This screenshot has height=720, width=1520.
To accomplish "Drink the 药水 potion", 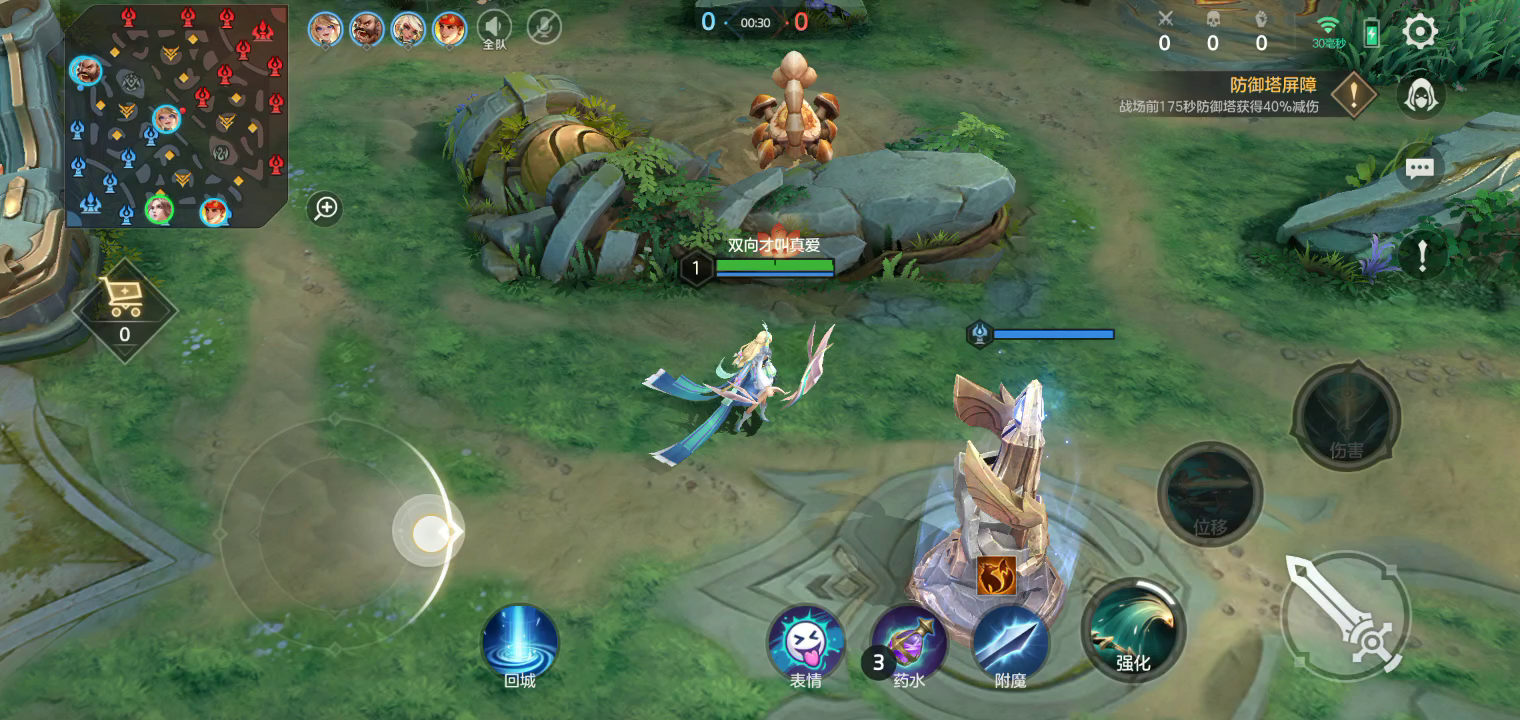I will tap(908, 645).
